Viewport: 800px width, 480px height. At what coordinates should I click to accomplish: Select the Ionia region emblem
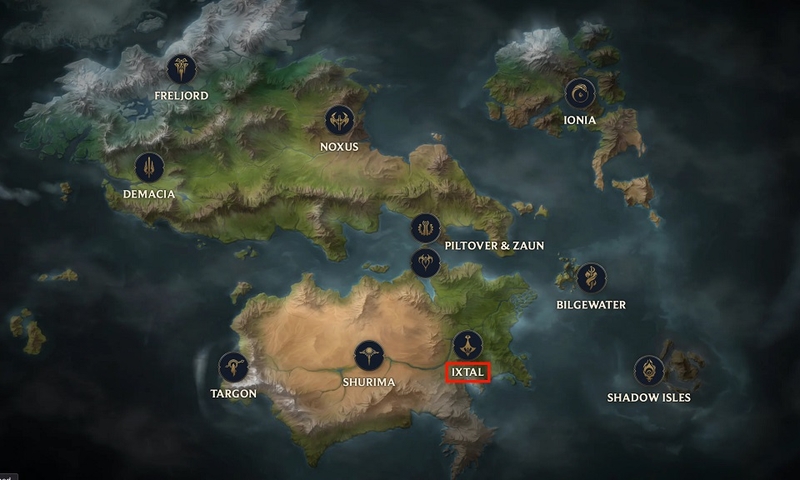pos(579,94)
